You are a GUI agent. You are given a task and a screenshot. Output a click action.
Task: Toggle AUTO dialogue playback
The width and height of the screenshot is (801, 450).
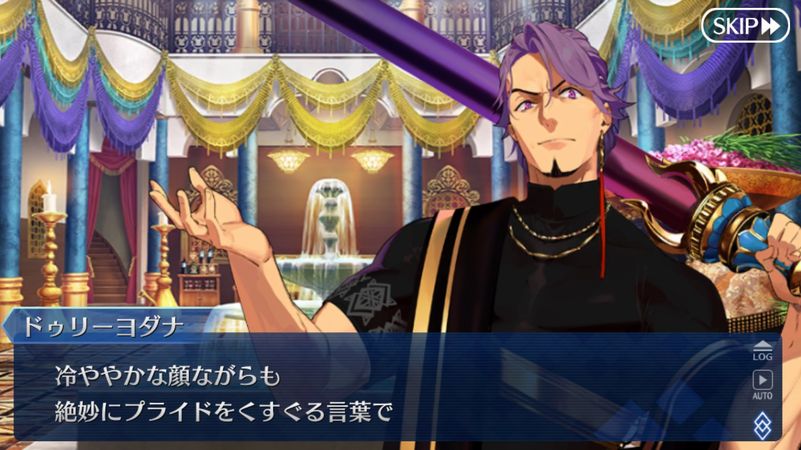click(x=762, y=384)
